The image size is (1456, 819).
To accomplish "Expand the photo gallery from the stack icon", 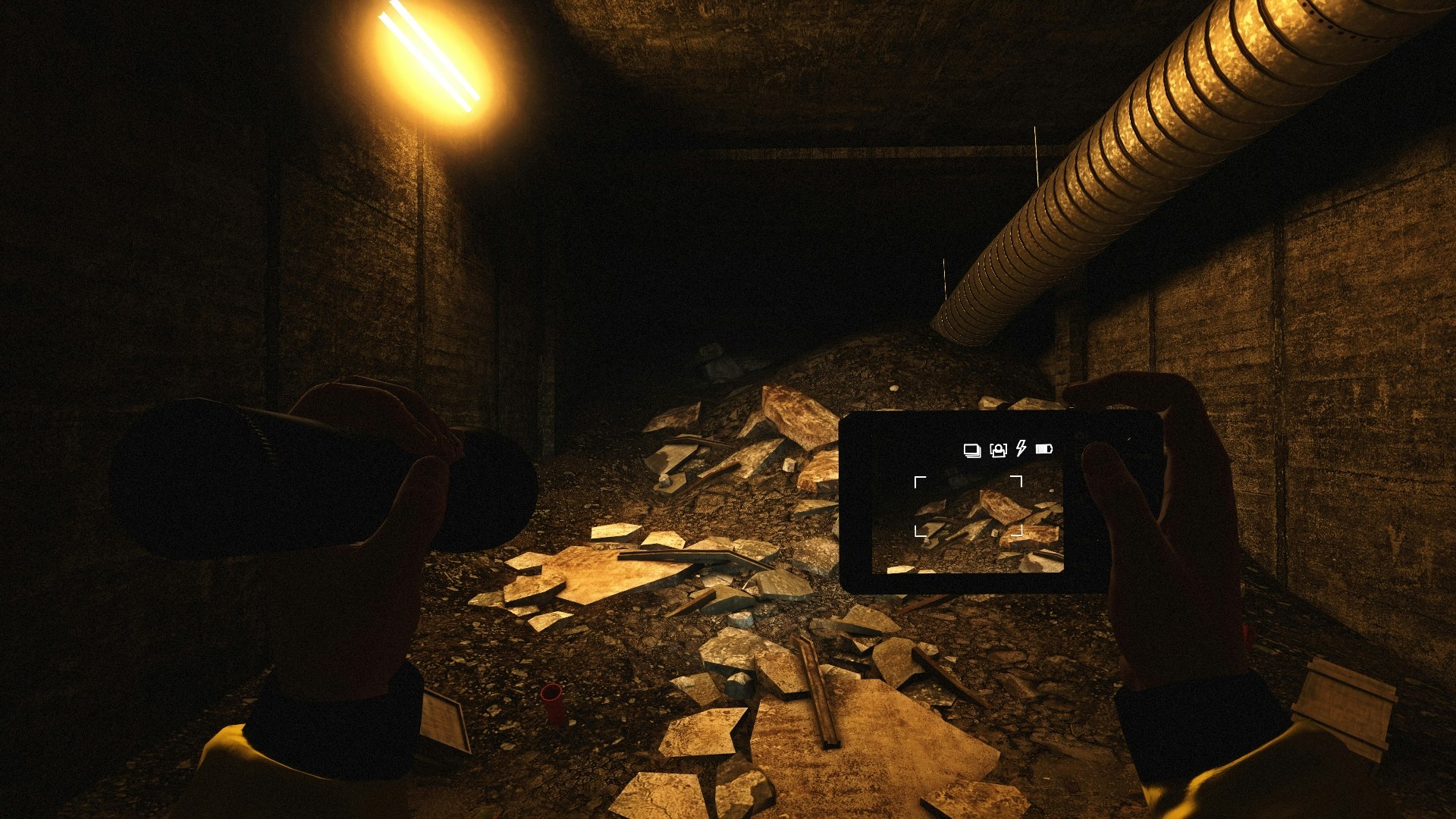I will click(x=972, y=450).
